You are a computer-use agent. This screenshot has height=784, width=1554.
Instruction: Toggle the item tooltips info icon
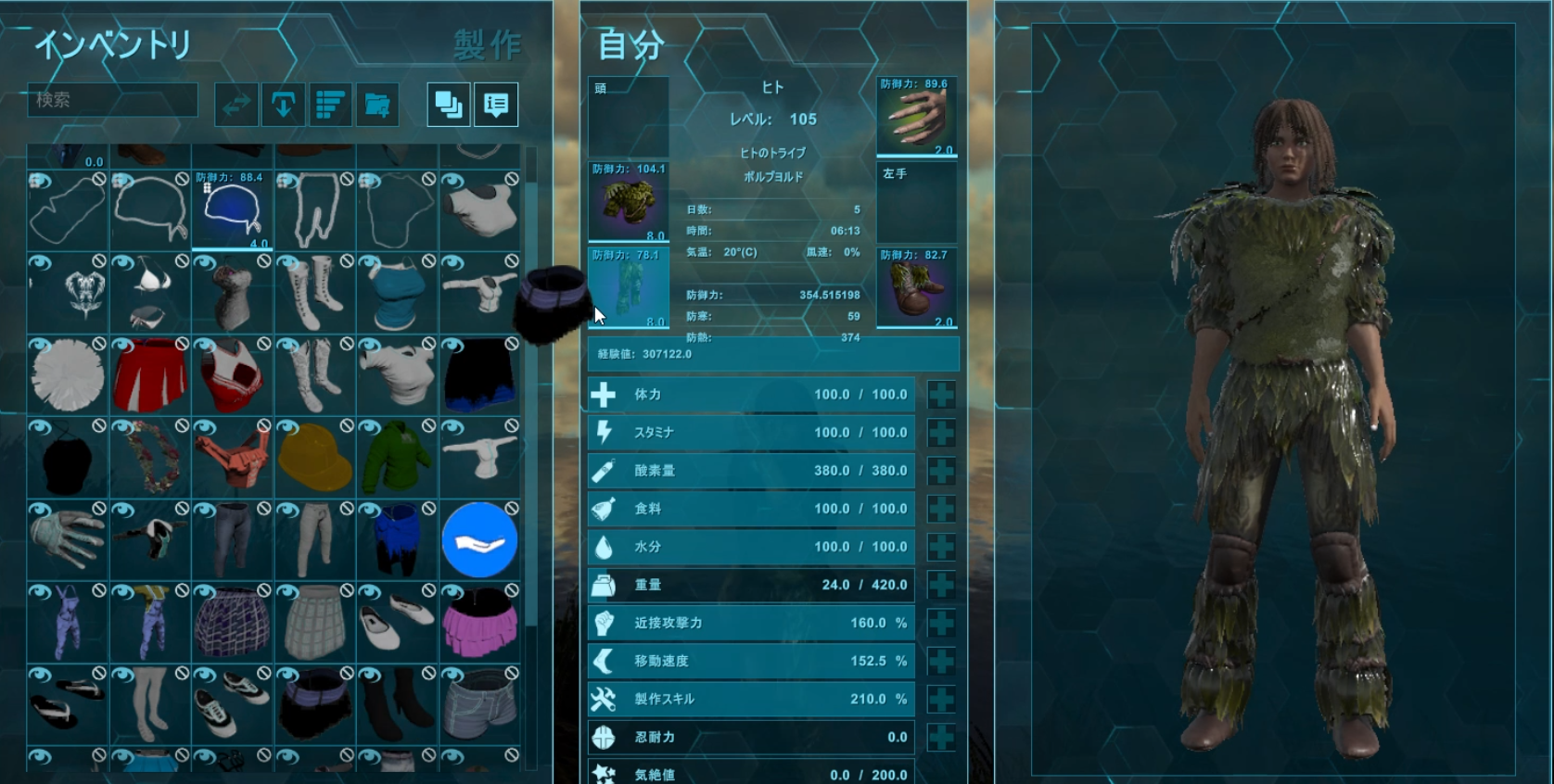click(x=497, y=104)
